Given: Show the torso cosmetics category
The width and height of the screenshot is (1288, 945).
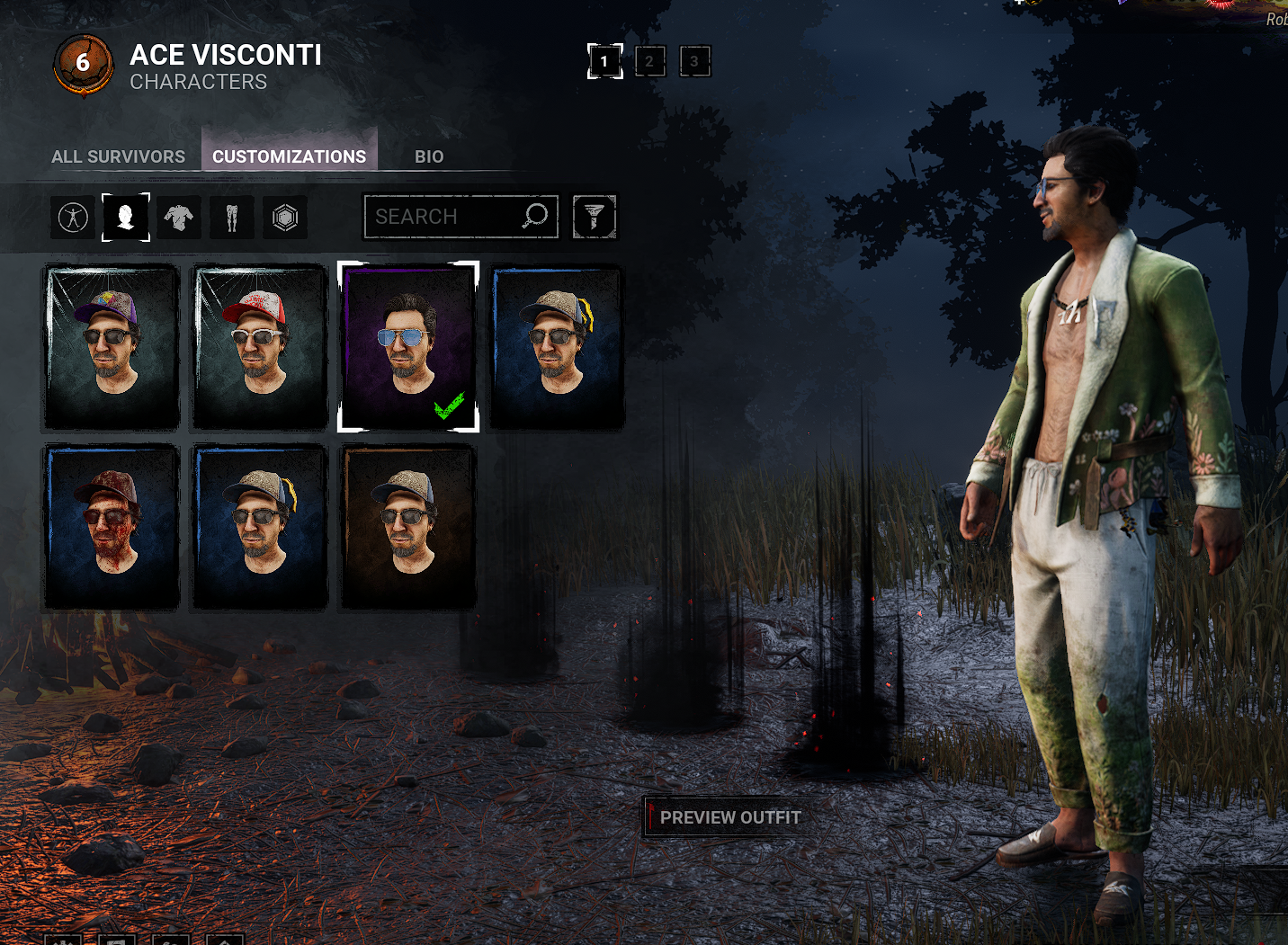Looking at the screenshot, I should 179,217.
